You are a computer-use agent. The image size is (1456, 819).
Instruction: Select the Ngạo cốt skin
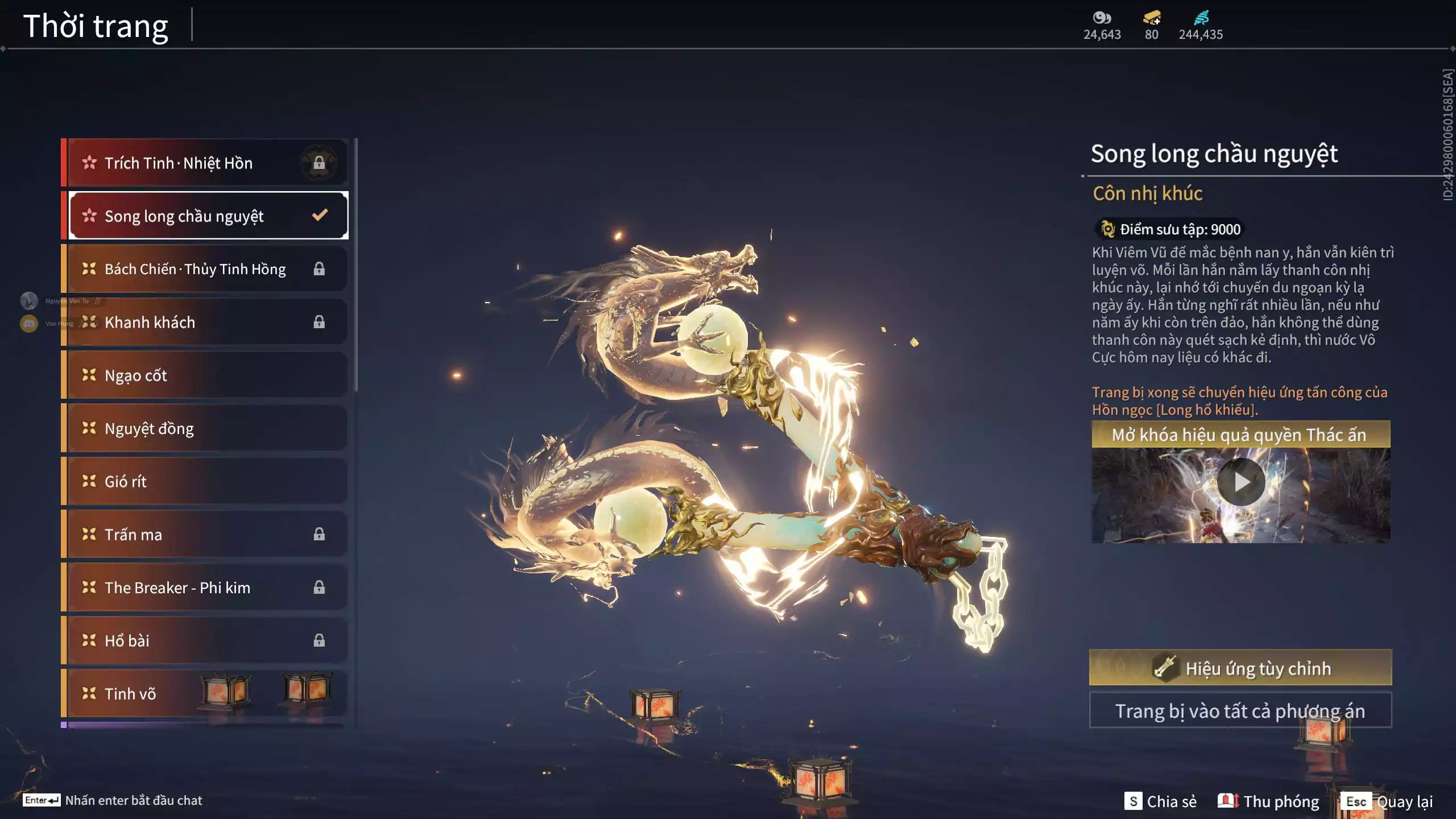click(205, 375)
